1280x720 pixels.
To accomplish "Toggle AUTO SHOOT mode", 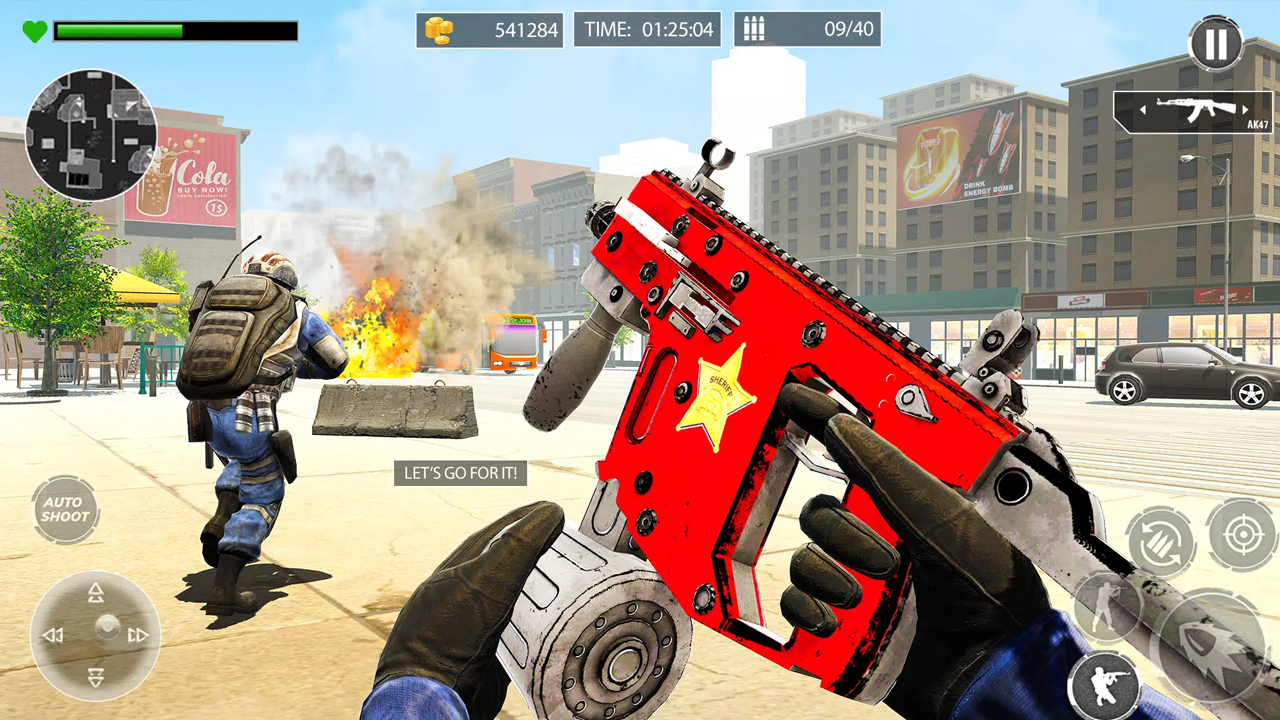I will tap(64, 512).
